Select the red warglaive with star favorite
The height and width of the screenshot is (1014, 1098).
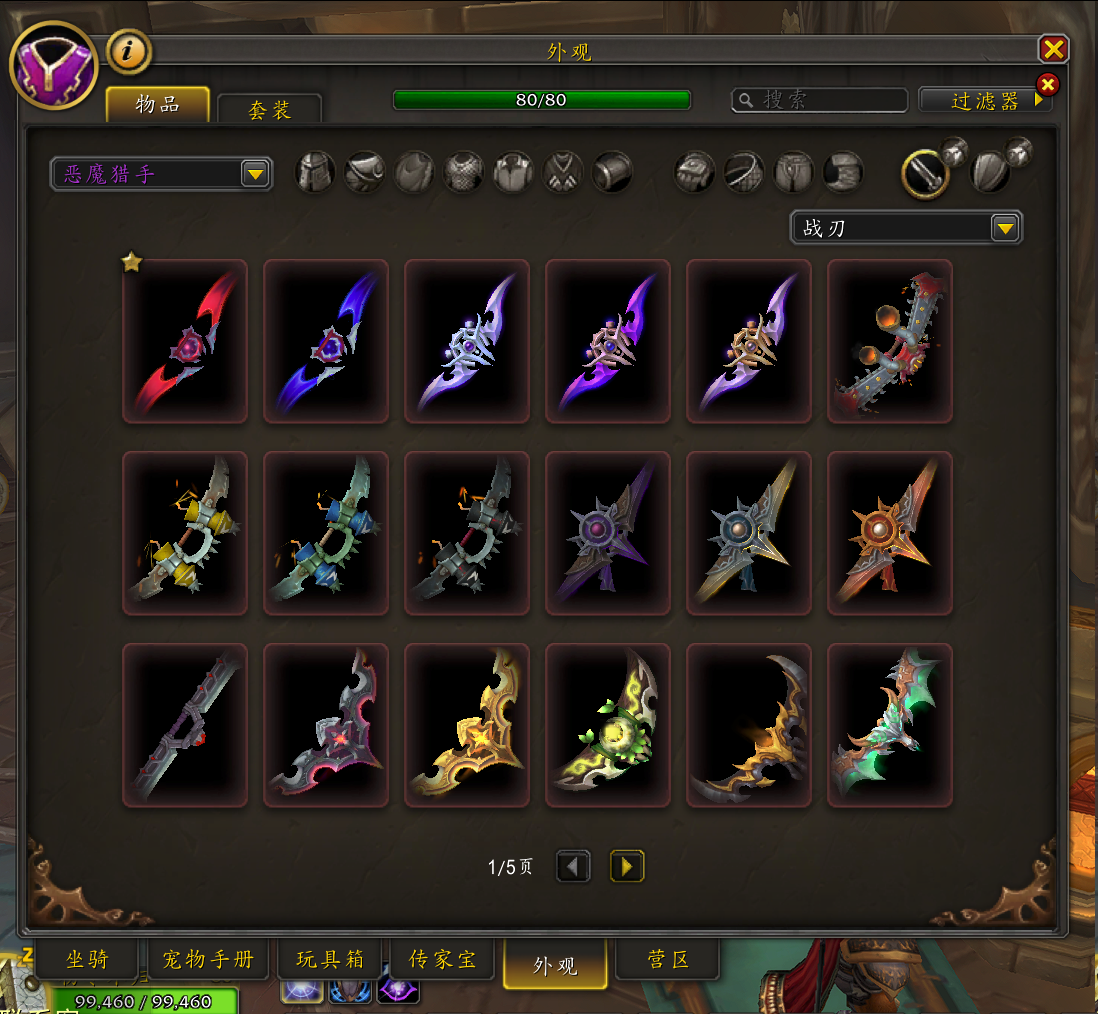[x=185, y=341]
